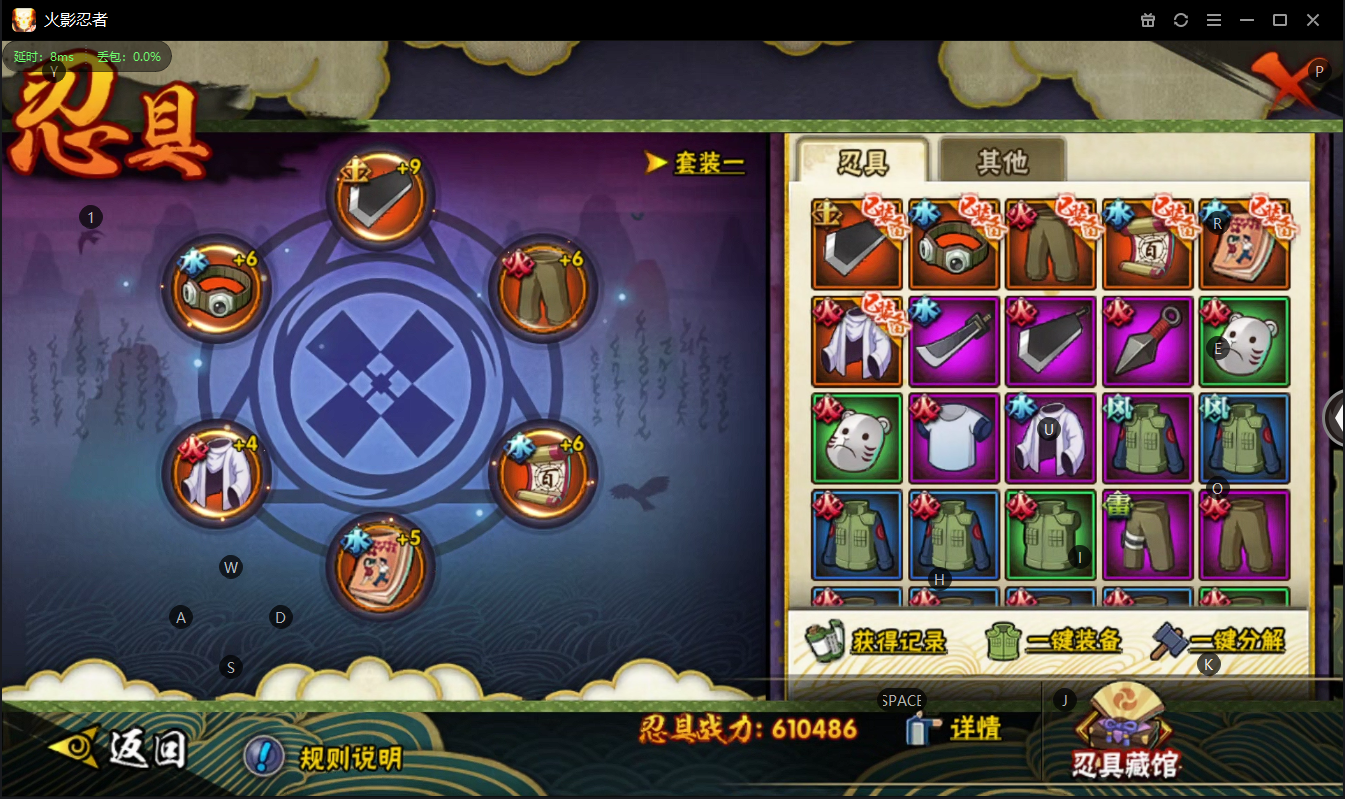Open the 忍具藏馆 collection chest
The width and height of the screenshot is (1345, 799).
click(x=1125, y=733)
